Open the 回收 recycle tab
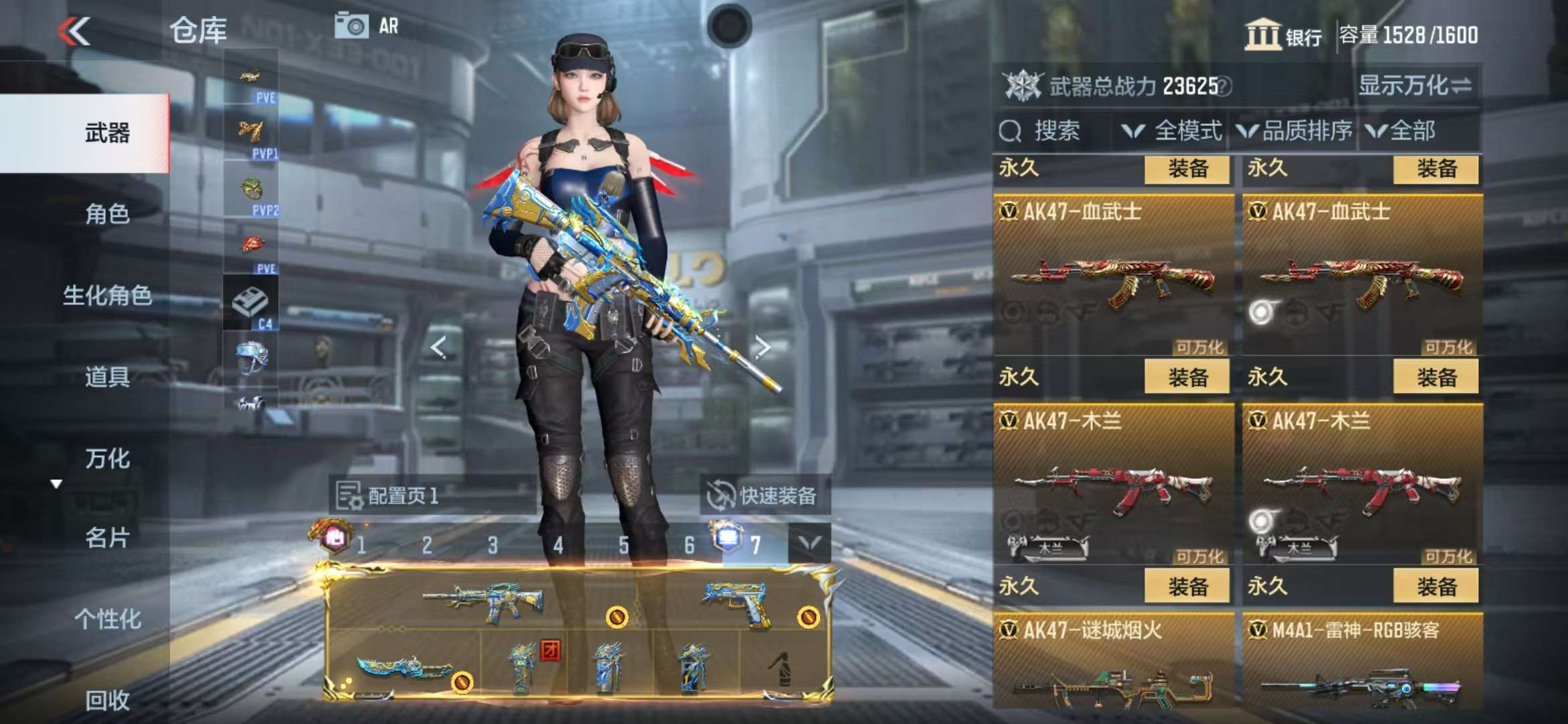1568x724 pixels. pos(107,700)
